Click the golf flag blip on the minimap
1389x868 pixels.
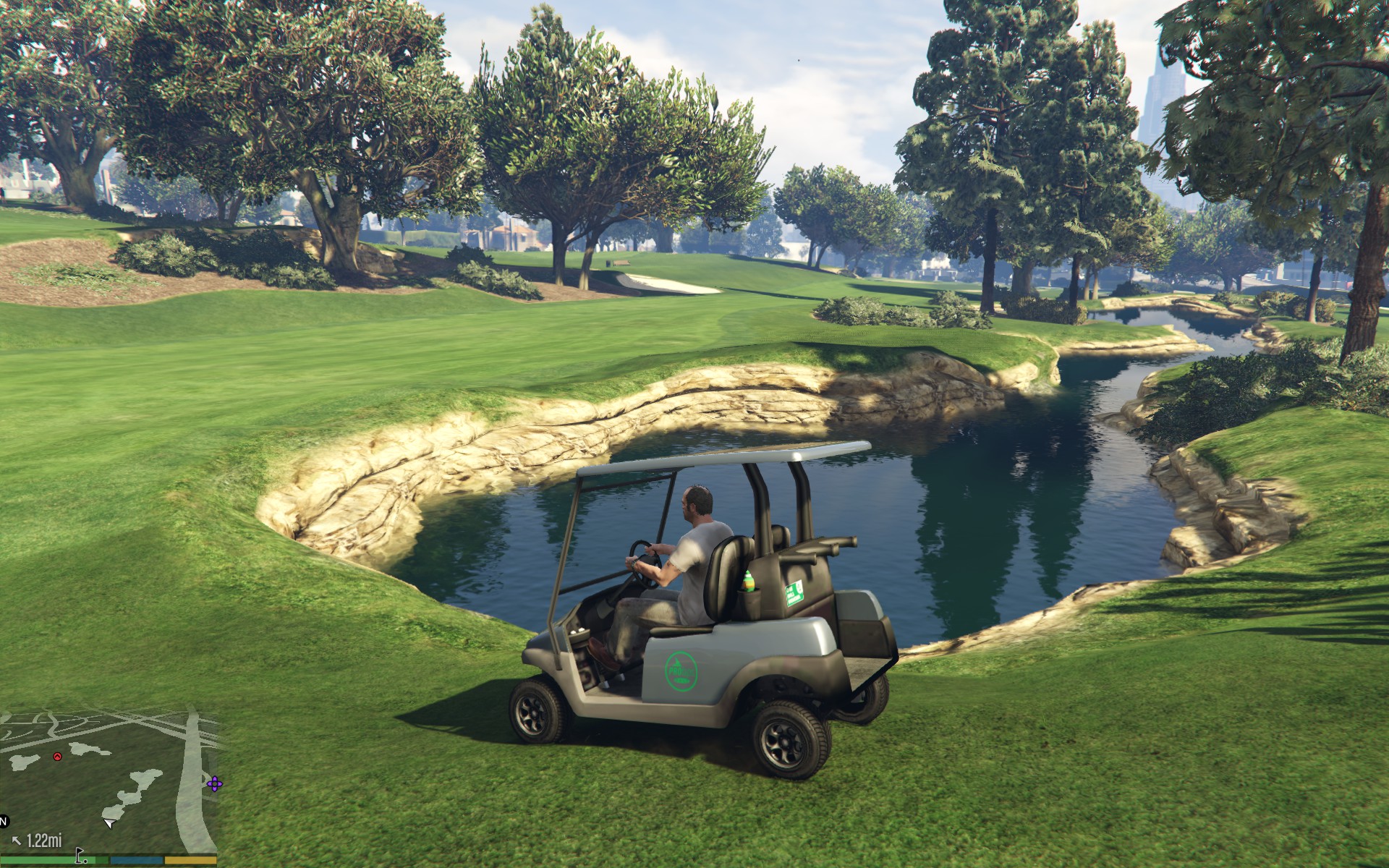click(81, 857)
